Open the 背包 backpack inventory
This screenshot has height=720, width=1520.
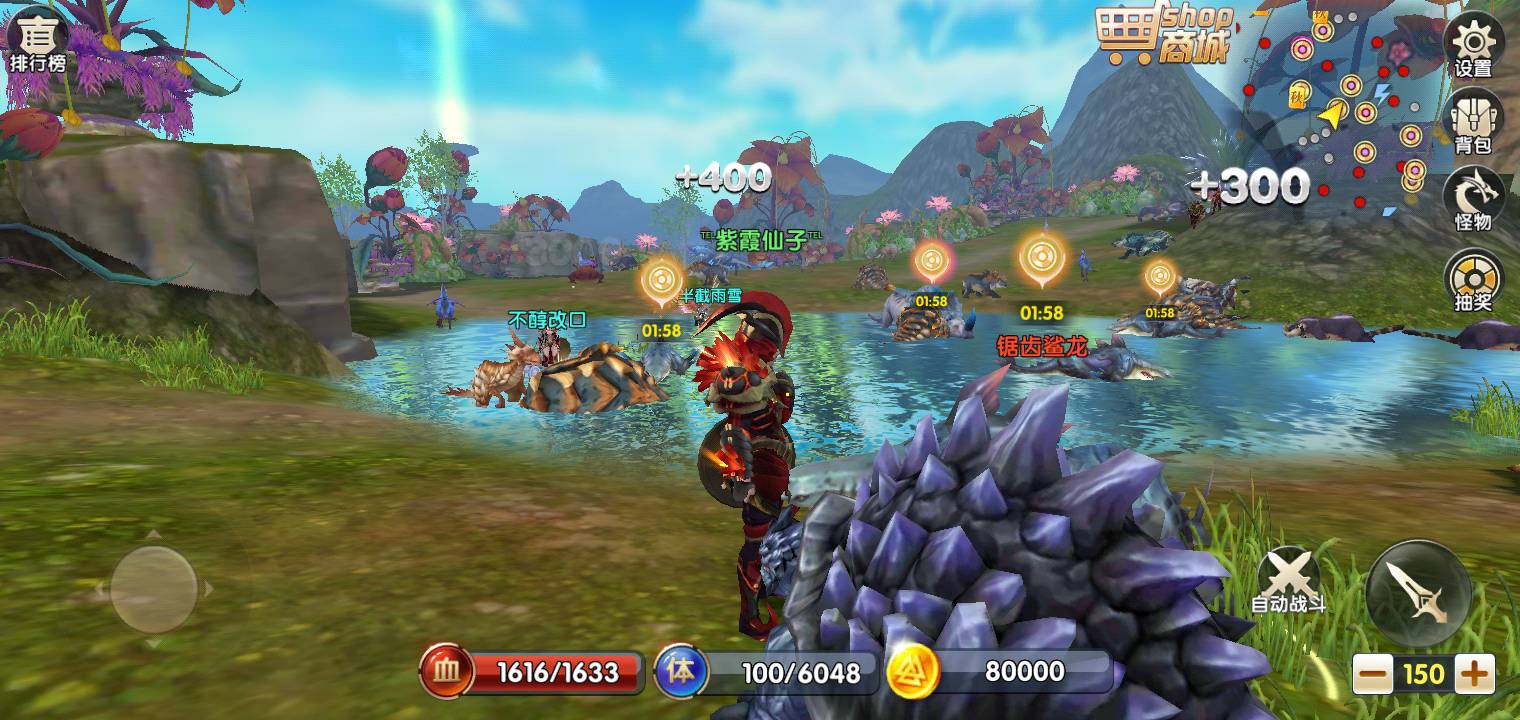pyautogui.click(x=1473, y=121)
